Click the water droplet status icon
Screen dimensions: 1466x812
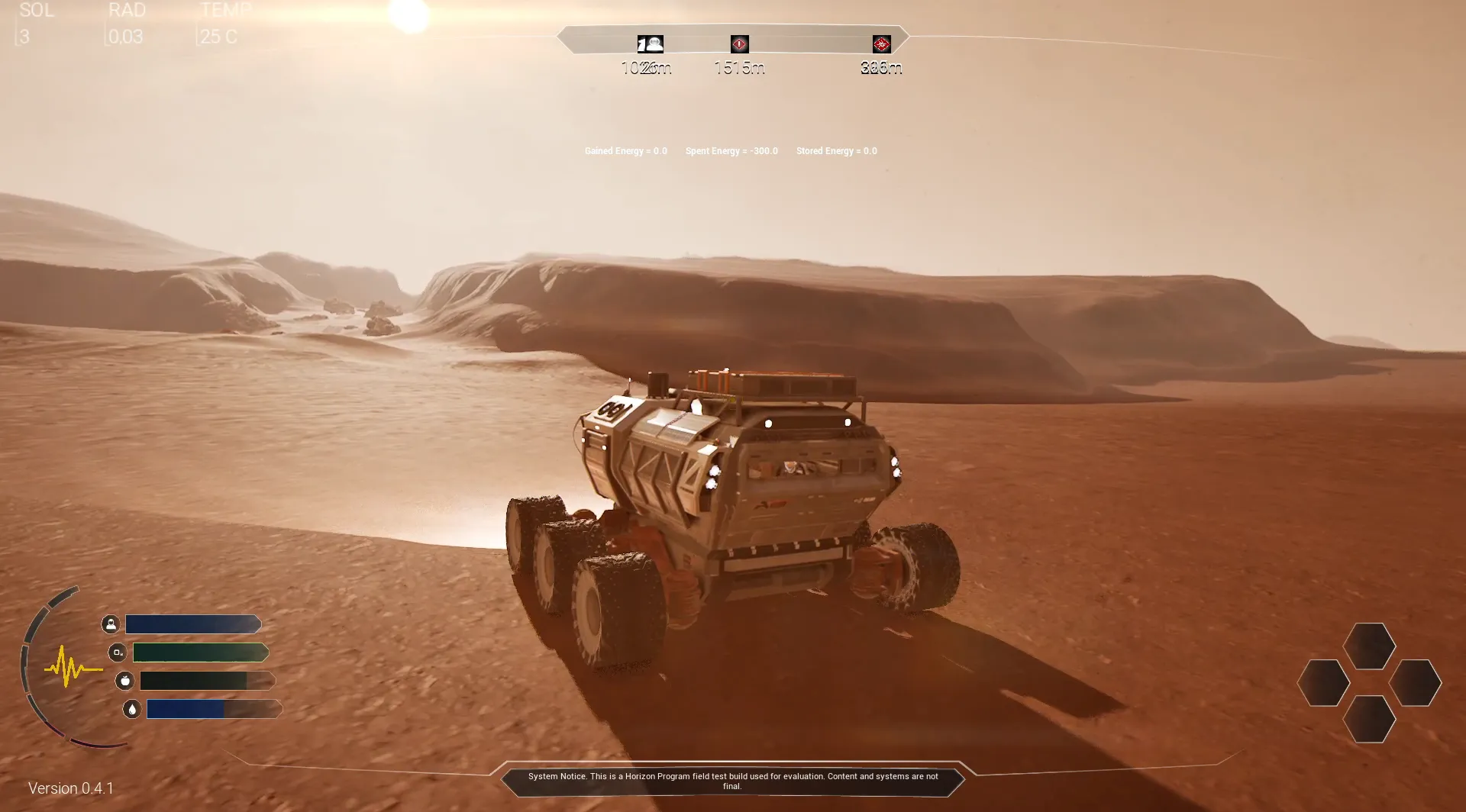pyautogui.click(x=132, y=709)
